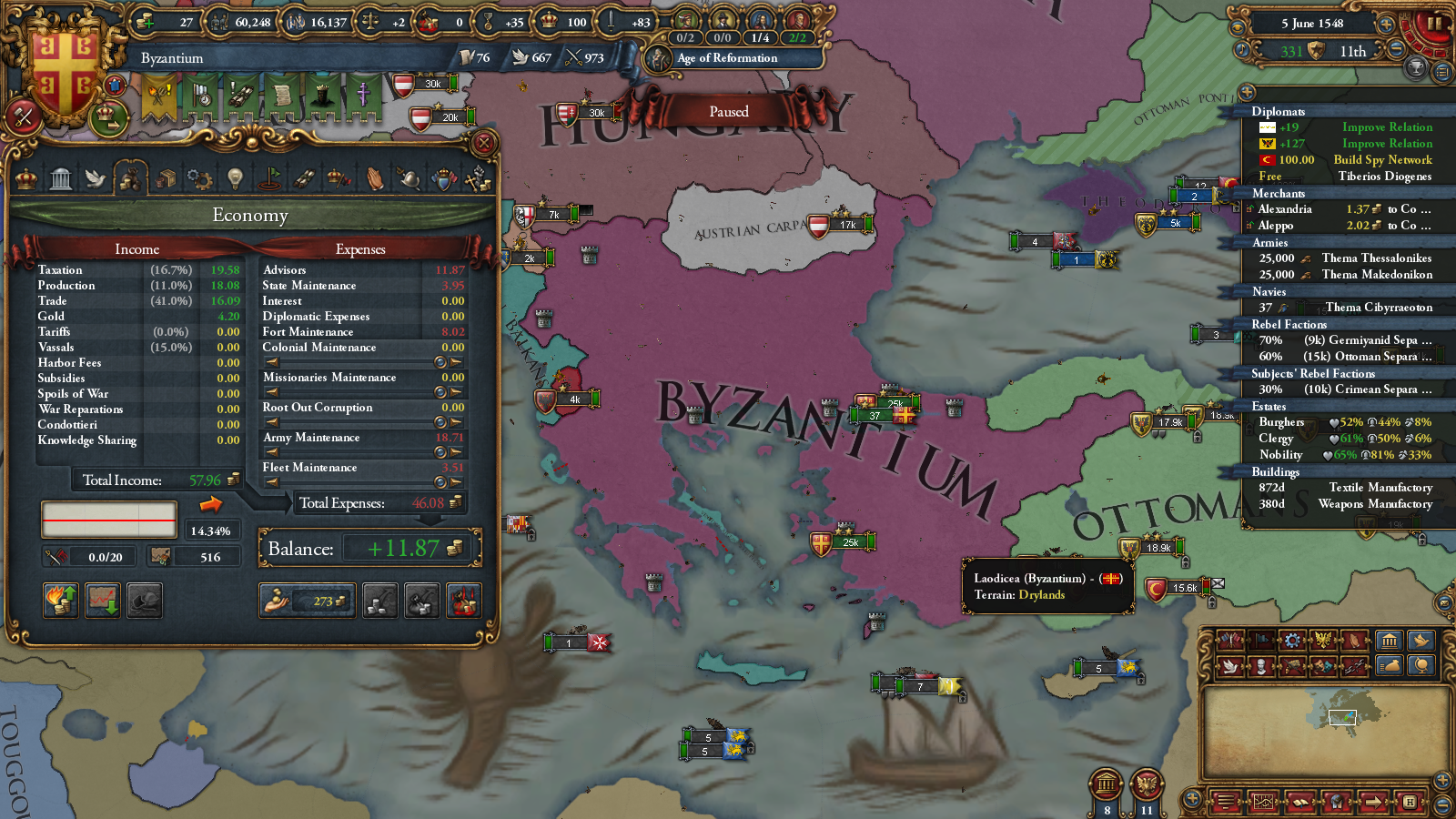Click the reduce inflation arrow icon
The image size is (1456, 819).
tap(103, 601)
